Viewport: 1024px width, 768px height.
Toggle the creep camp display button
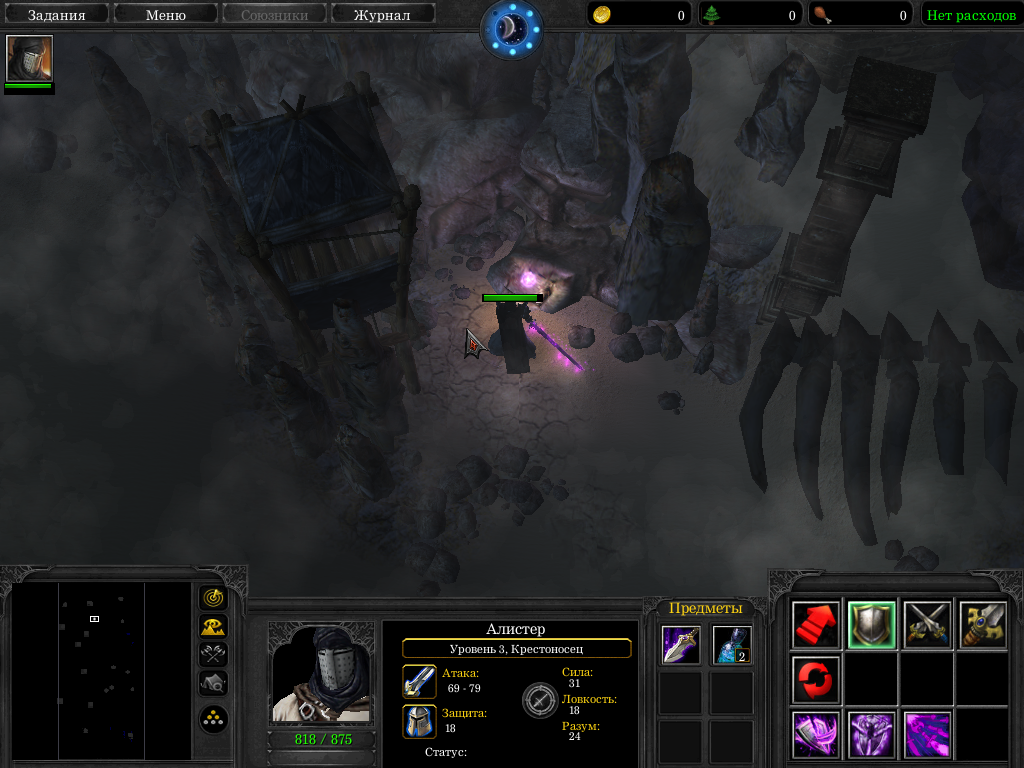(x=213, y=683)
